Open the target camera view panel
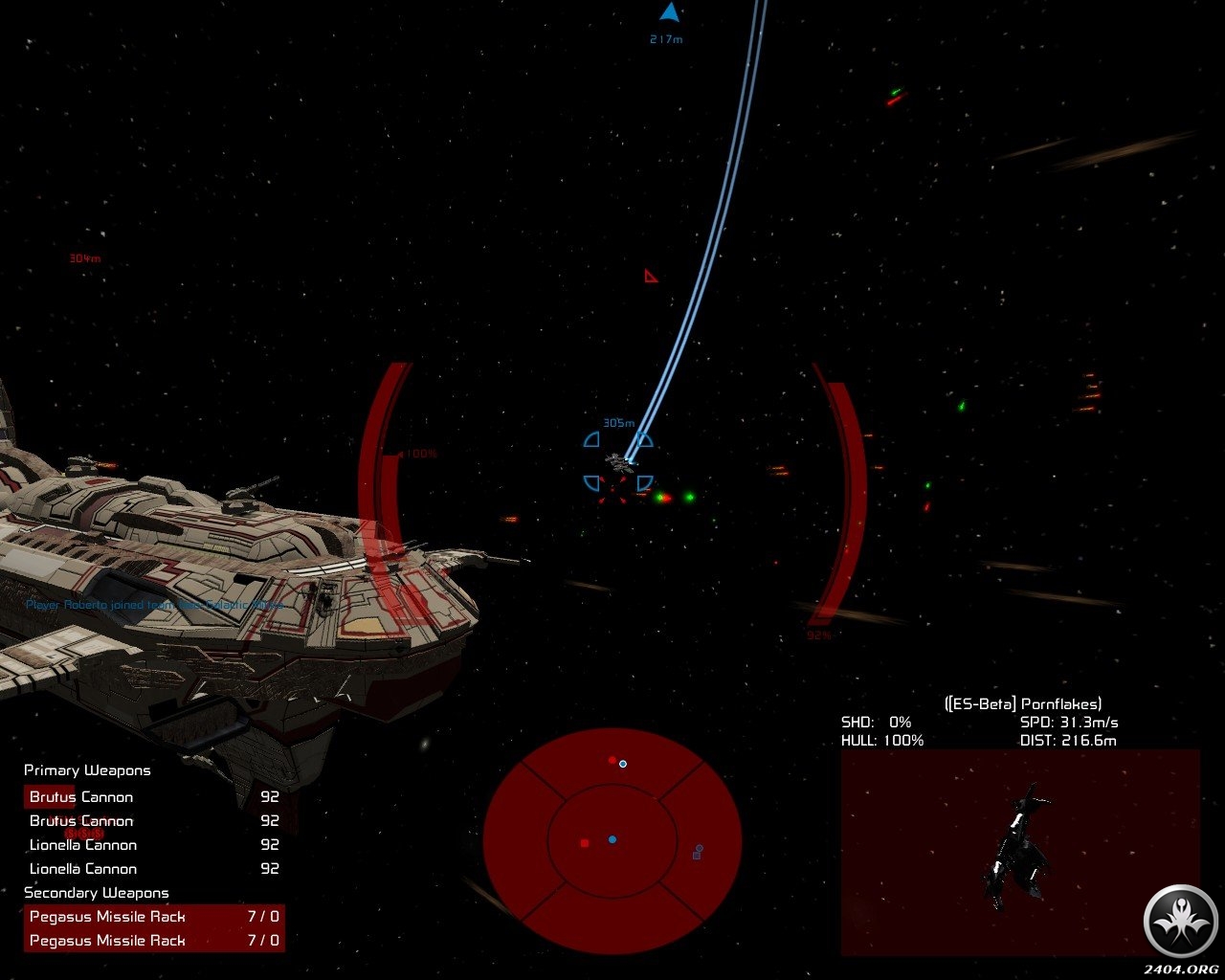Viewport: 1225px width, 980px height. click(1019, 852)
